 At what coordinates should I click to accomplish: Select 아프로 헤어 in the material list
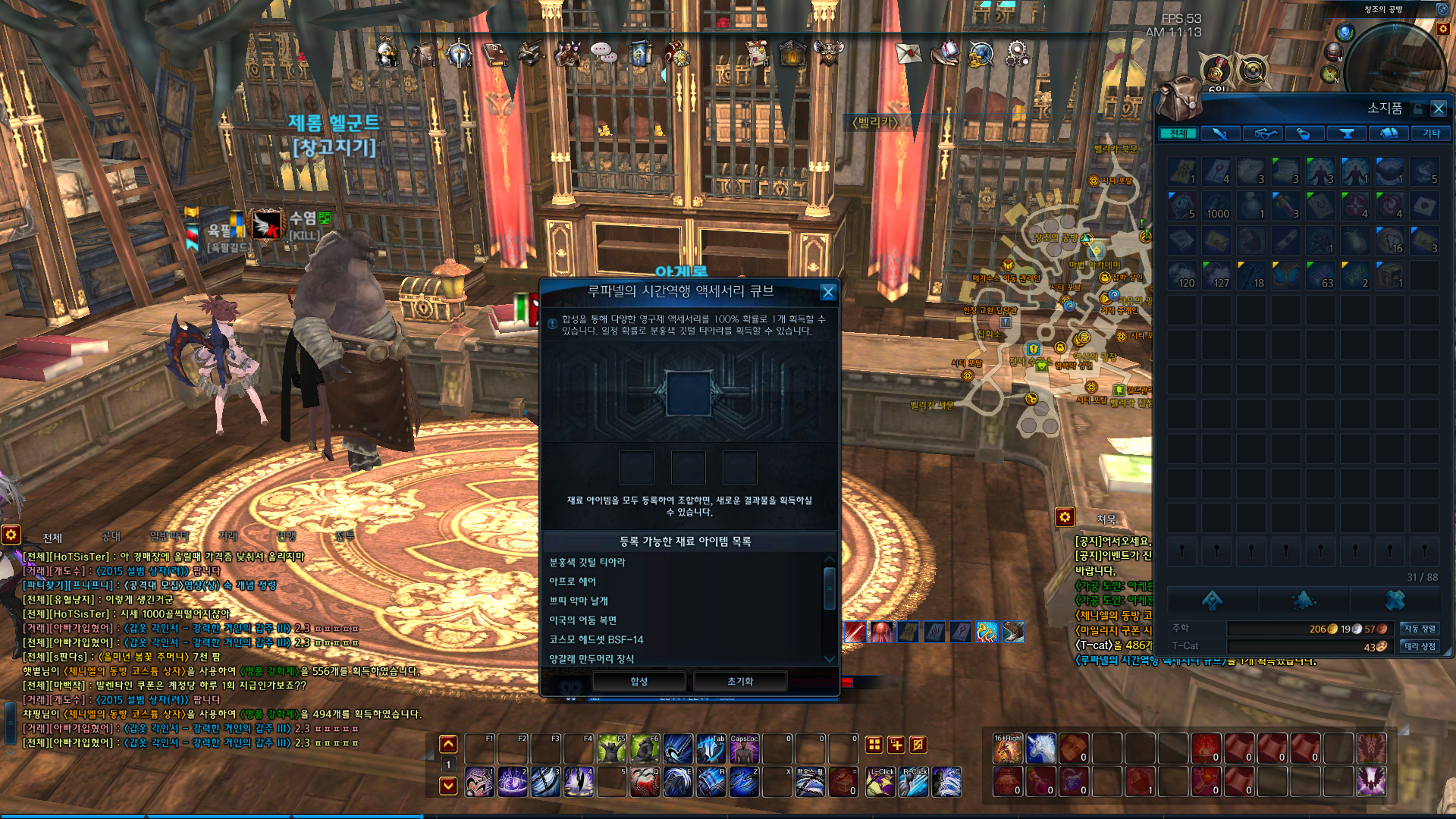tap(573, 581)
